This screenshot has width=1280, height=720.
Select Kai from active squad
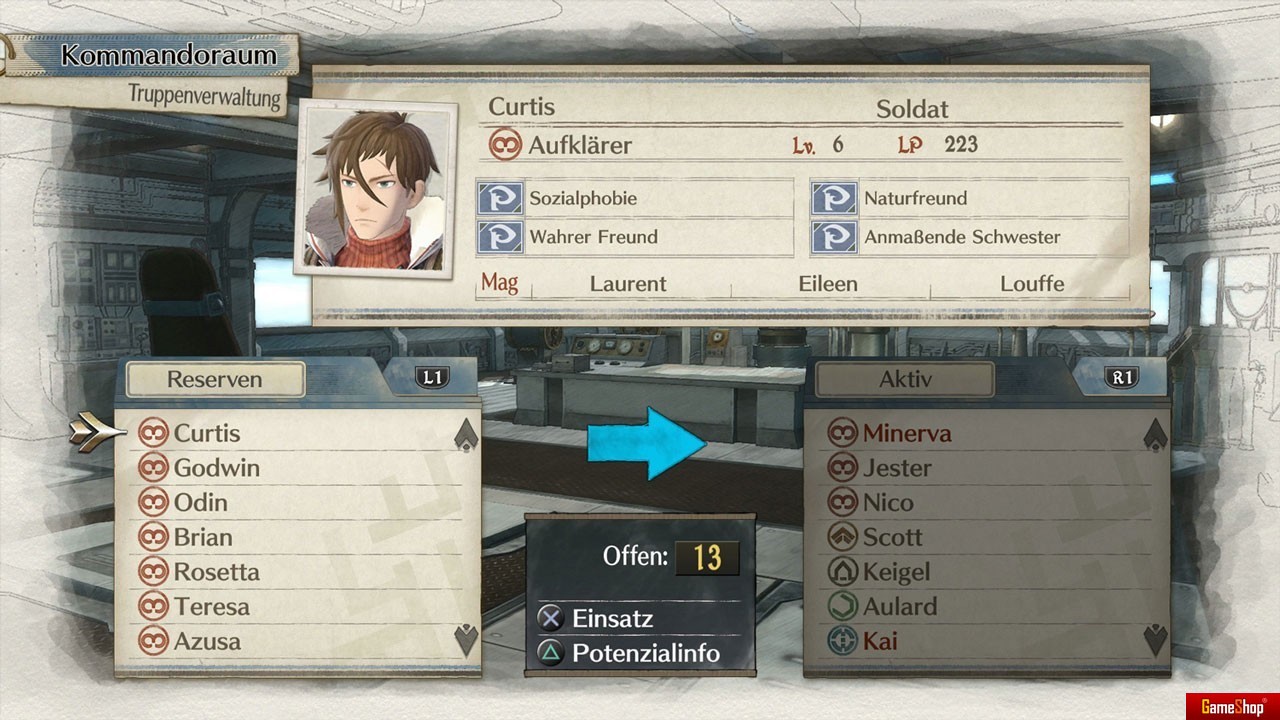(879, 641)
